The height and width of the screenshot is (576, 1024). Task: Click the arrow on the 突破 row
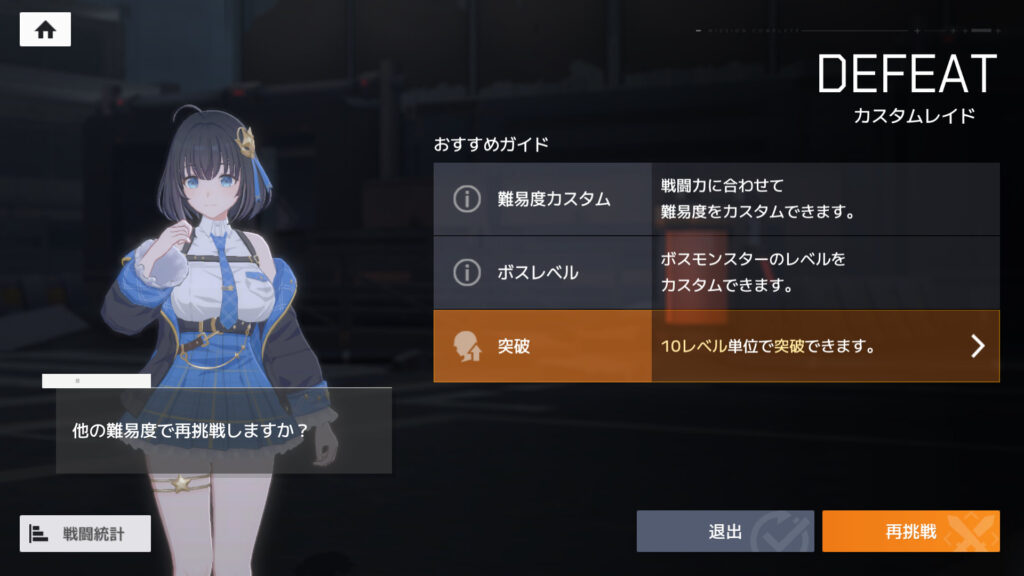click(x=978, y=346)
